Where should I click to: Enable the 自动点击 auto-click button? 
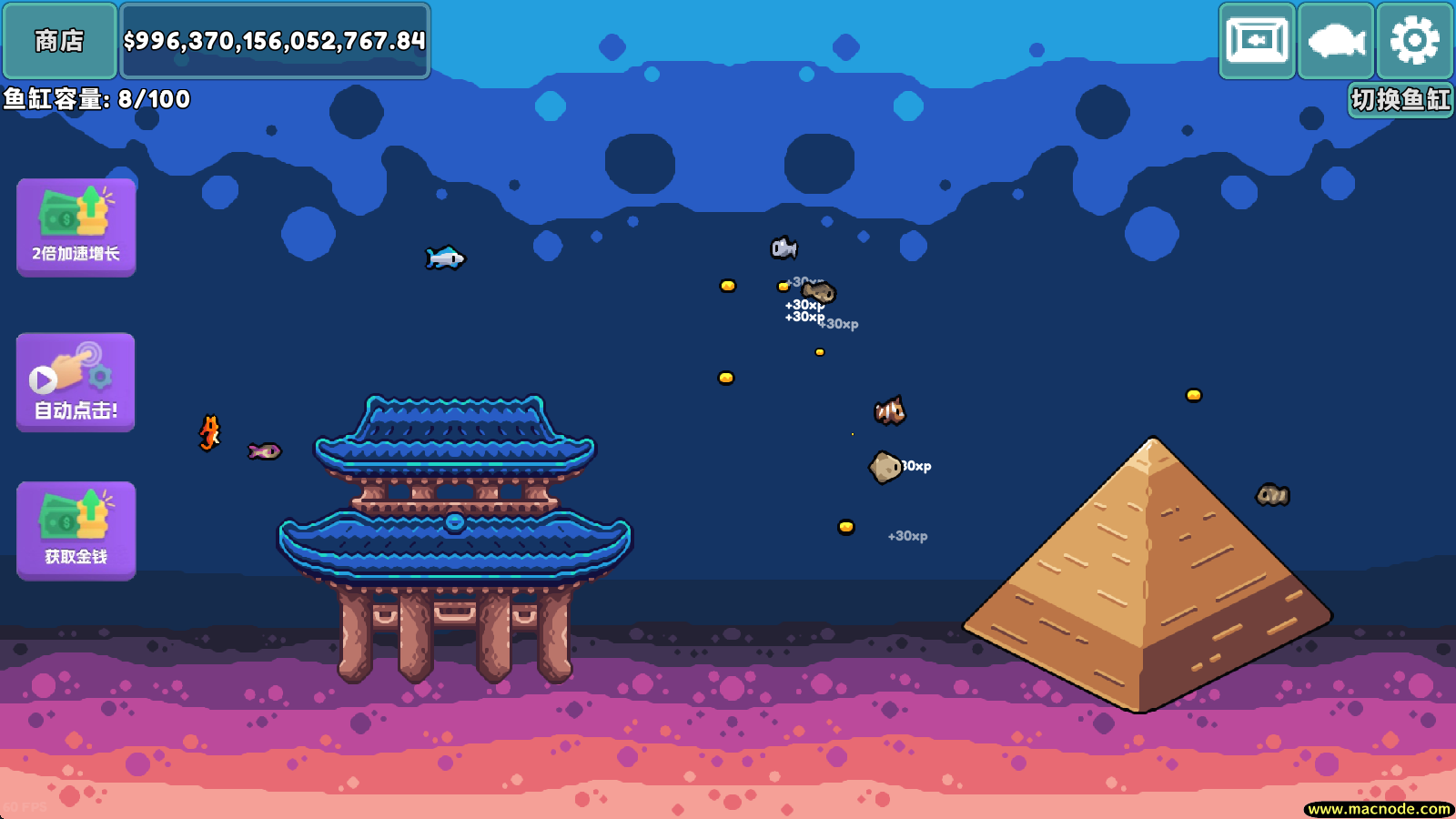coord(76,382)
